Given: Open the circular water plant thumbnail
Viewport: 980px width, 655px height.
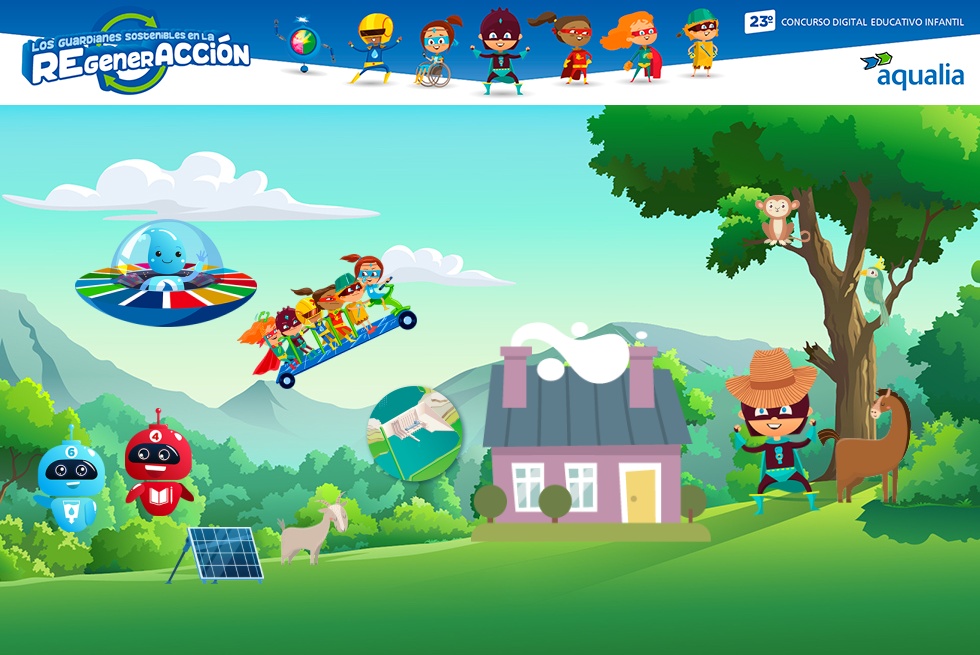Looking at the screenshot, I should [x=416, y=432].
